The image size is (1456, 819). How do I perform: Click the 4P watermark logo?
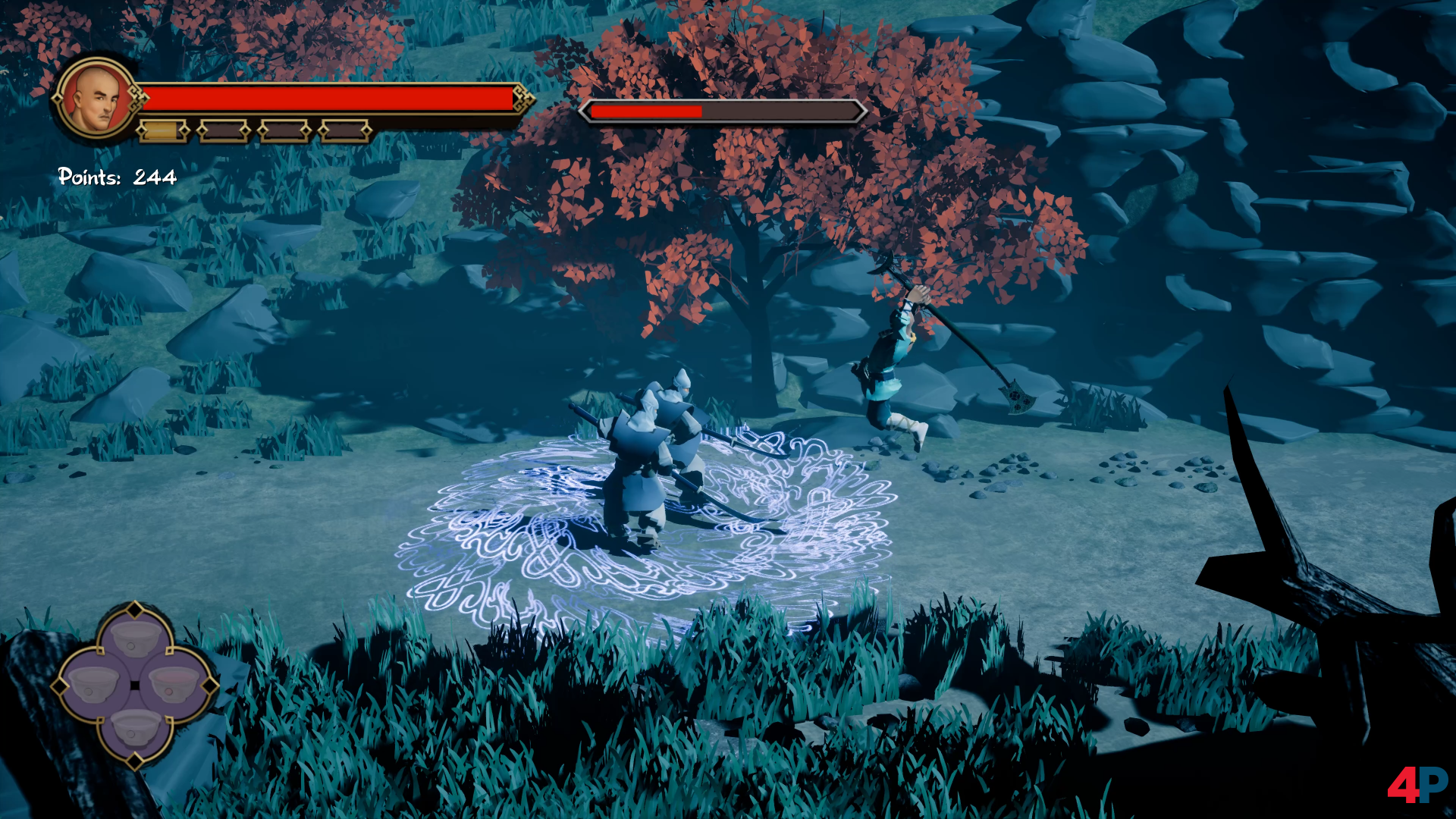(1417, 784)
